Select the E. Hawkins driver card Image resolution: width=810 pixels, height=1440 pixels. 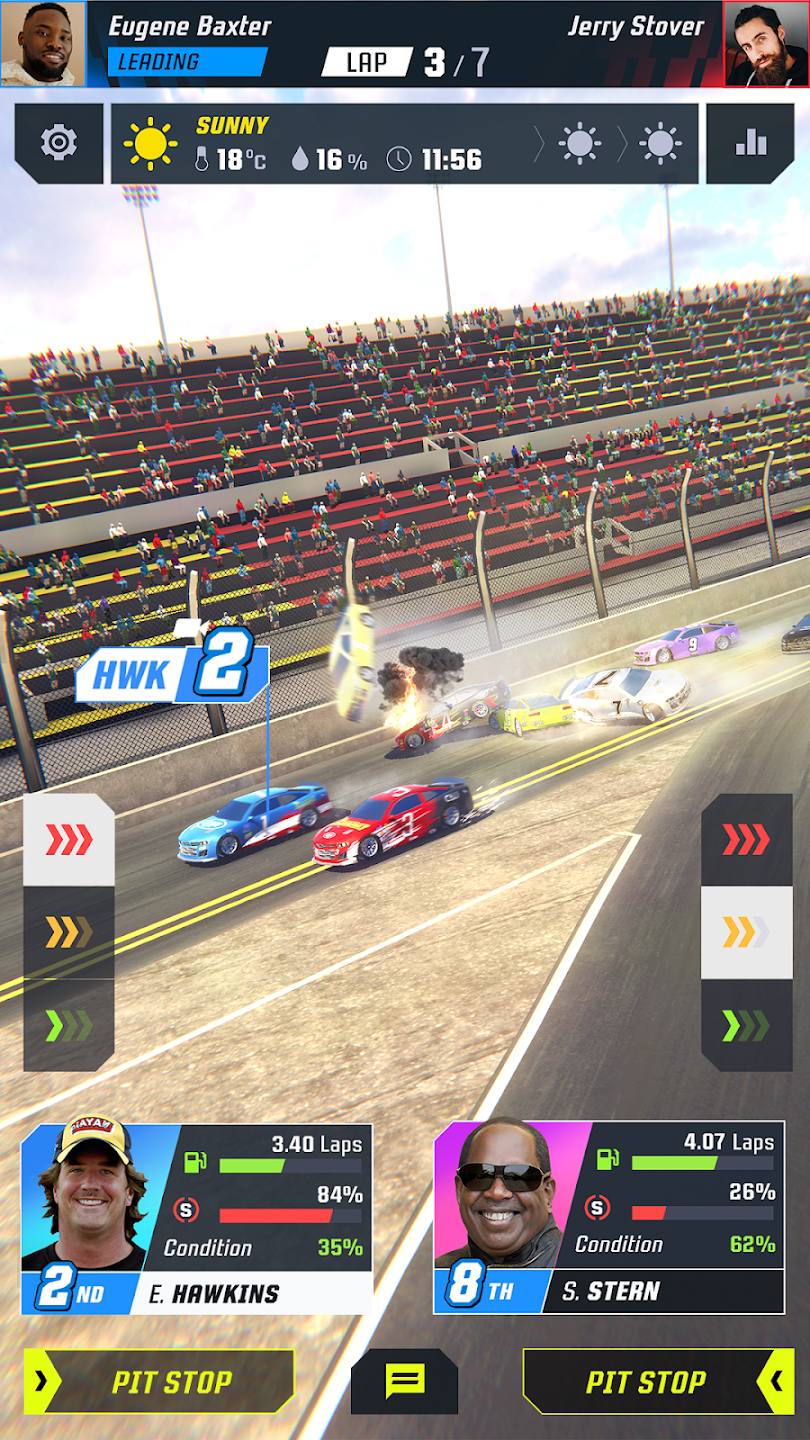pos(197,1219)
